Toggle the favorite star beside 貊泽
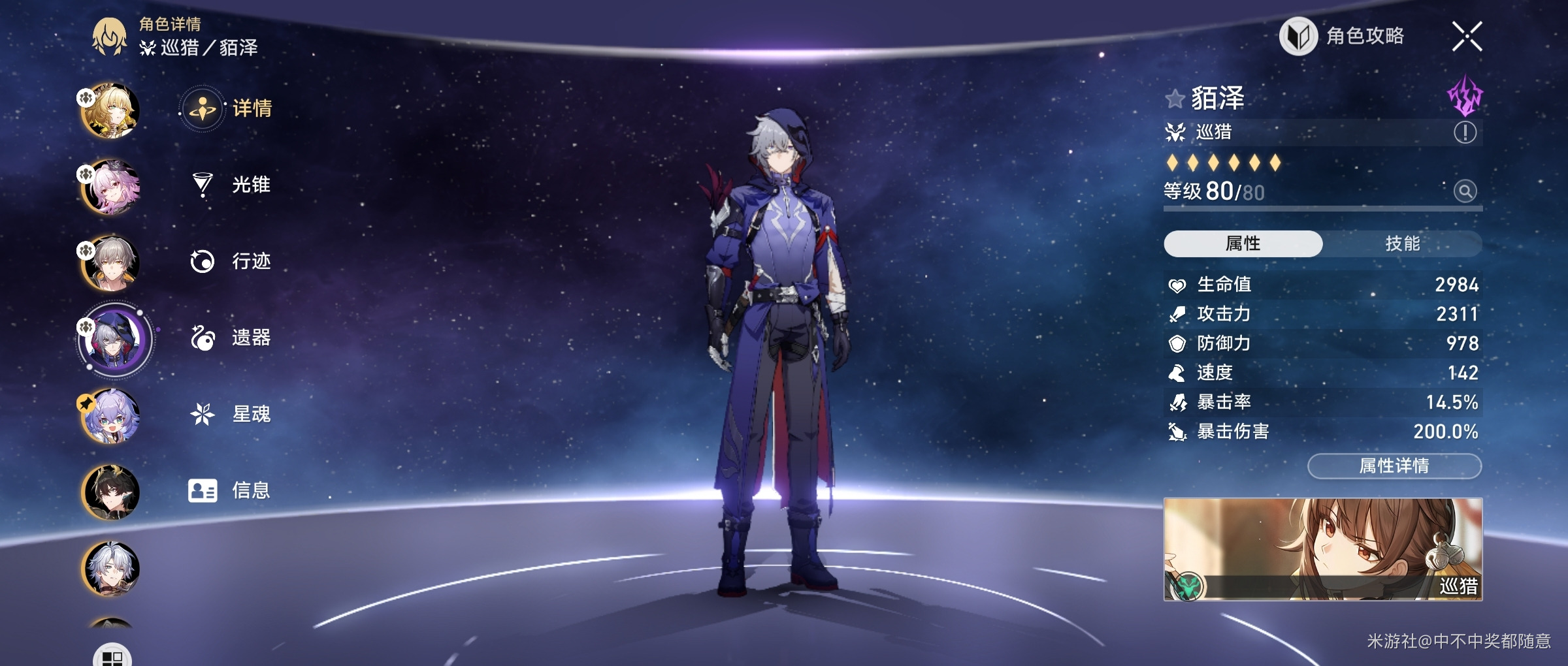The height and width of the screenshot is (666, 1568). pyautogui.click(x=1174, y=99)
